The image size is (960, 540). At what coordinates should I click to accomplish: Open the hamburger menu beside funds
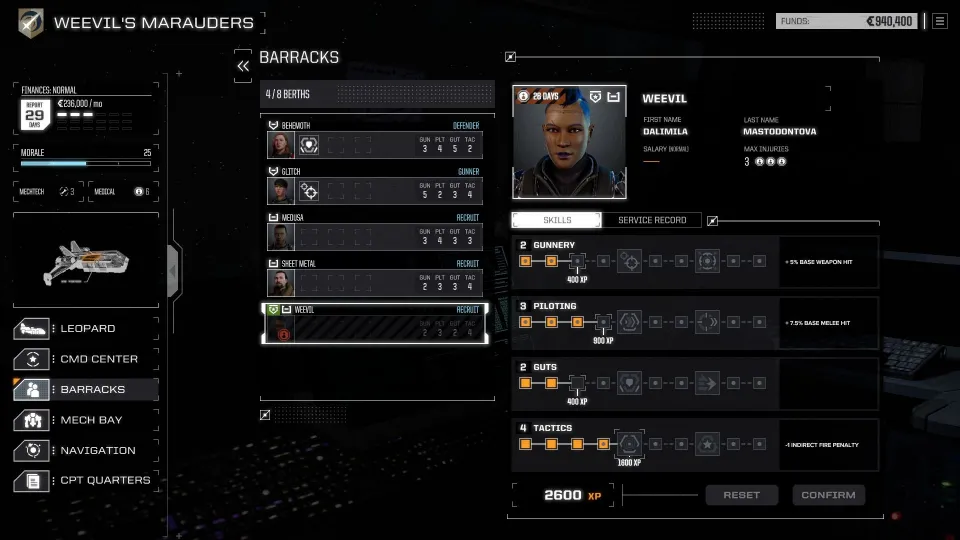939,21
